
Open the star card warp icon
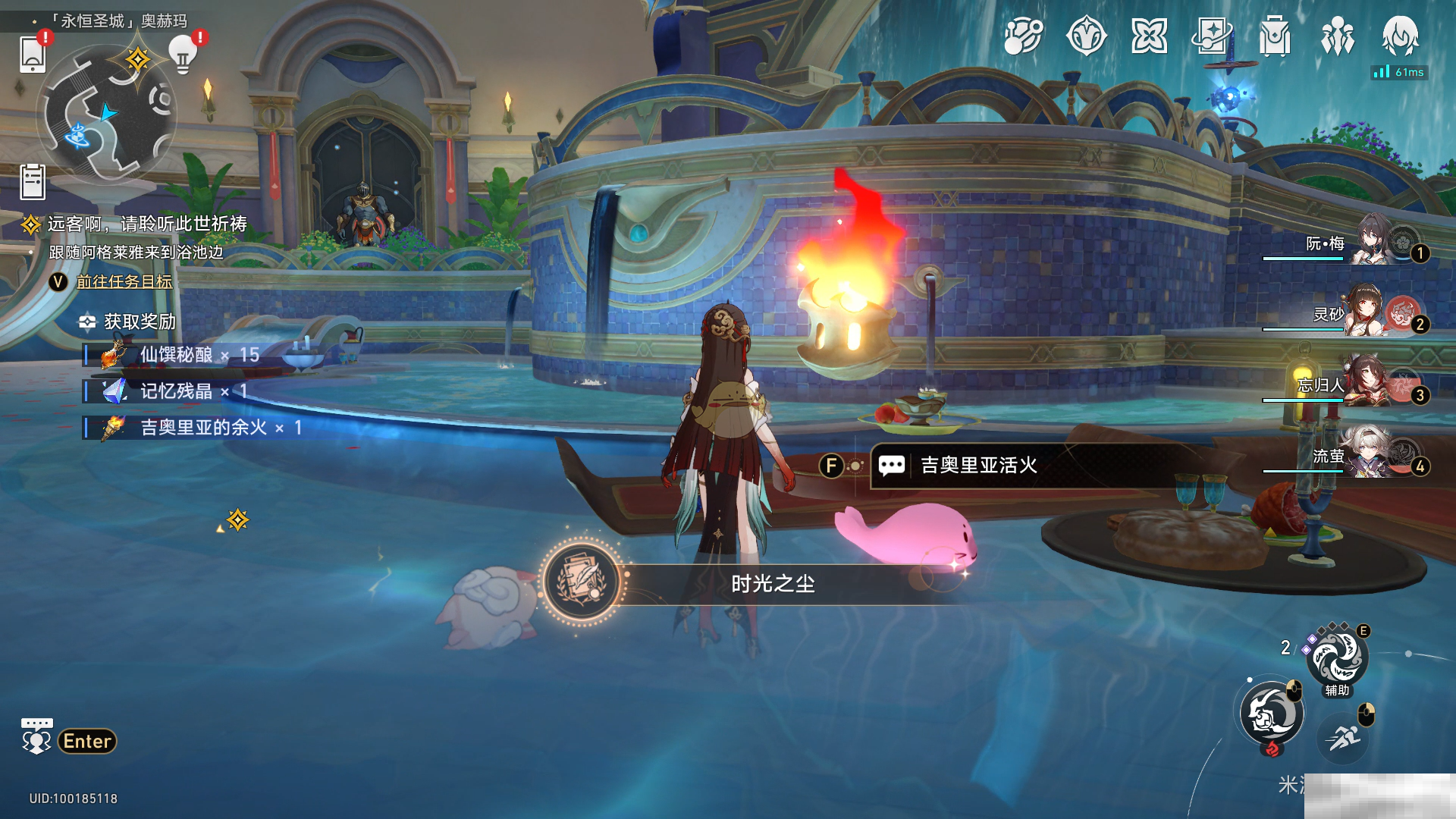coord(1211,36)
